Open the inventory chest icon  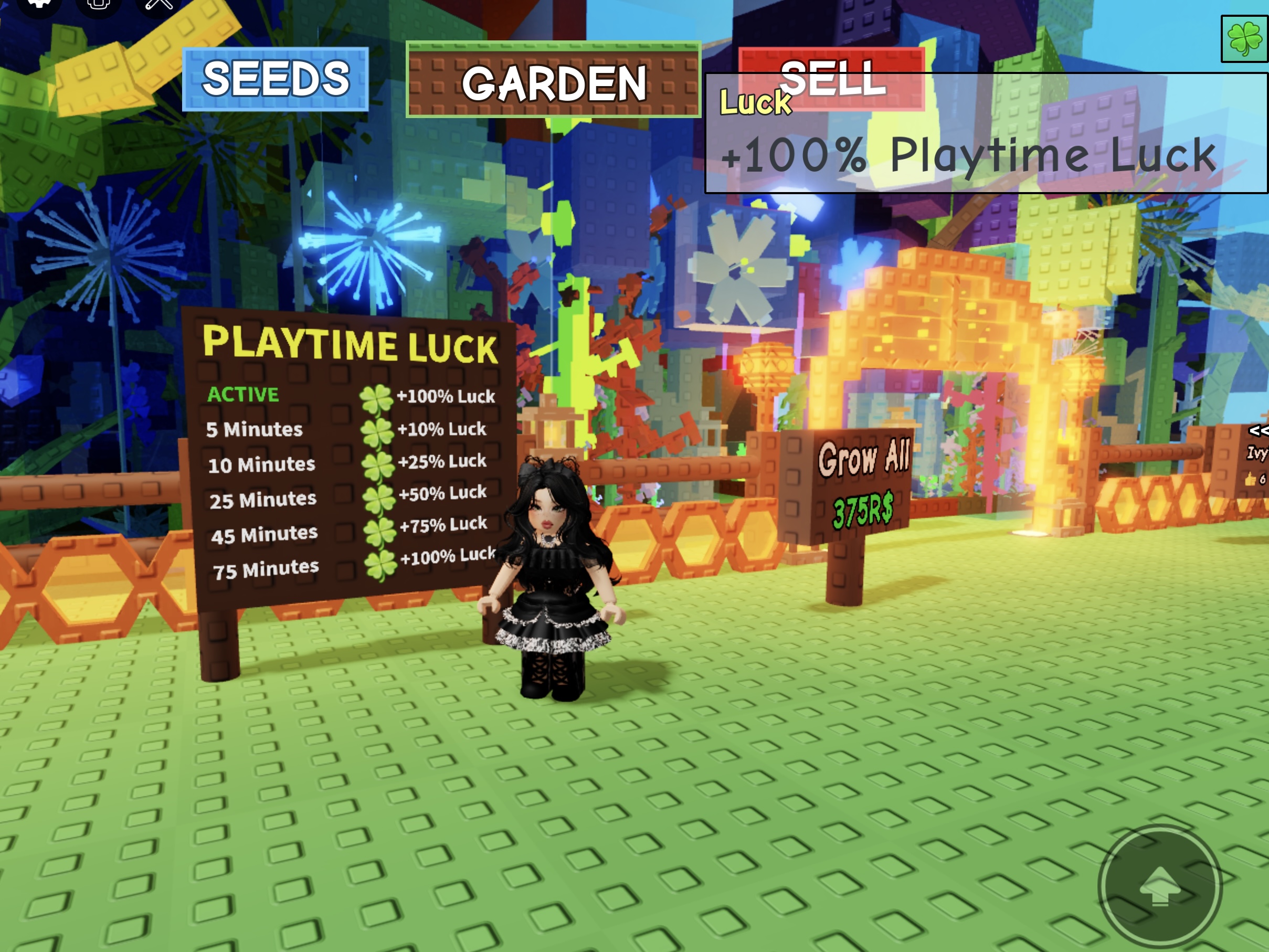[98, 5]
